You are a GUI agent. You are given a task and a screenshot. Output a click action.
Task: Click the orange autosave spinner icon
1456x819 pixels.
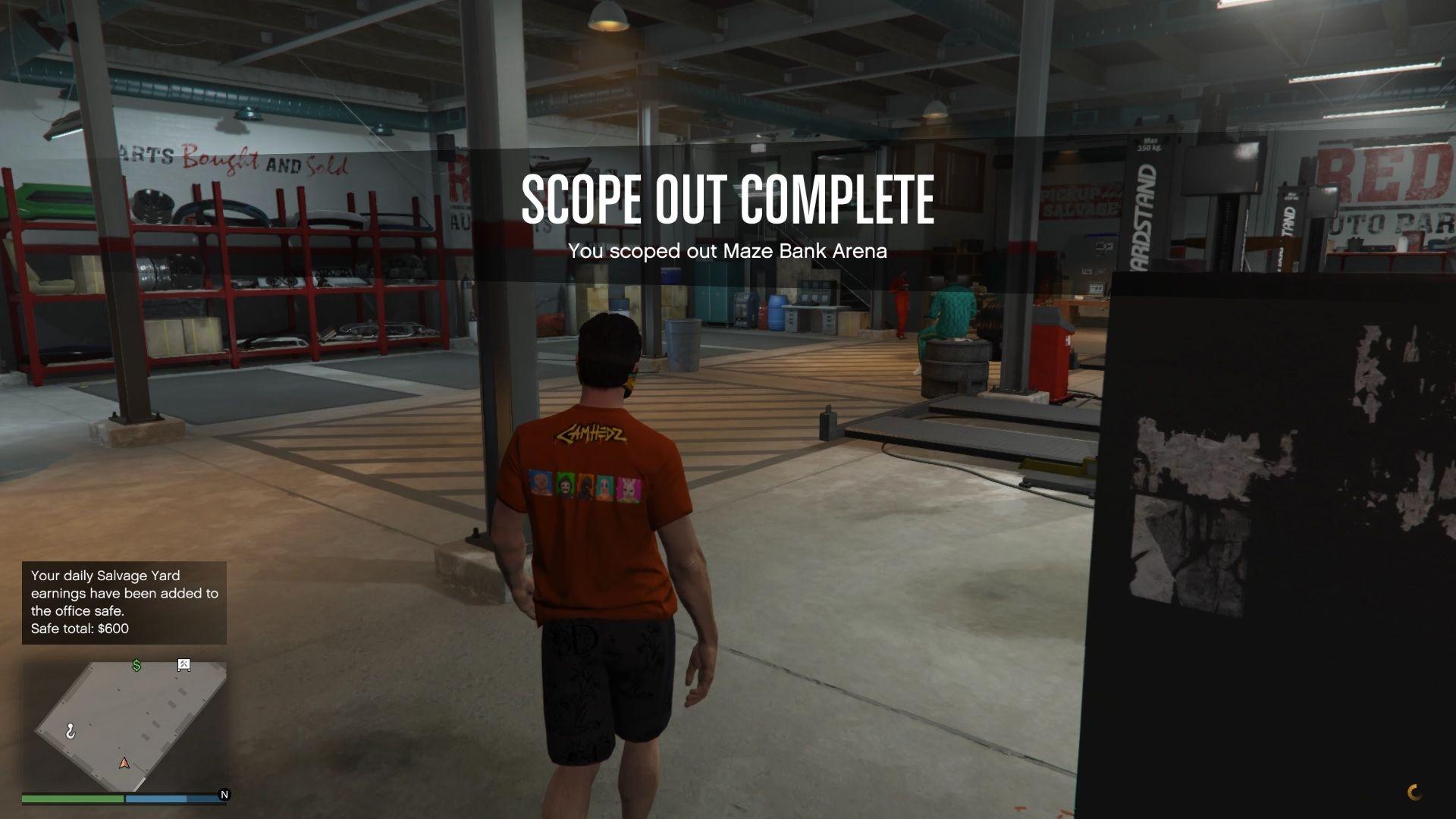[1417, 791]
